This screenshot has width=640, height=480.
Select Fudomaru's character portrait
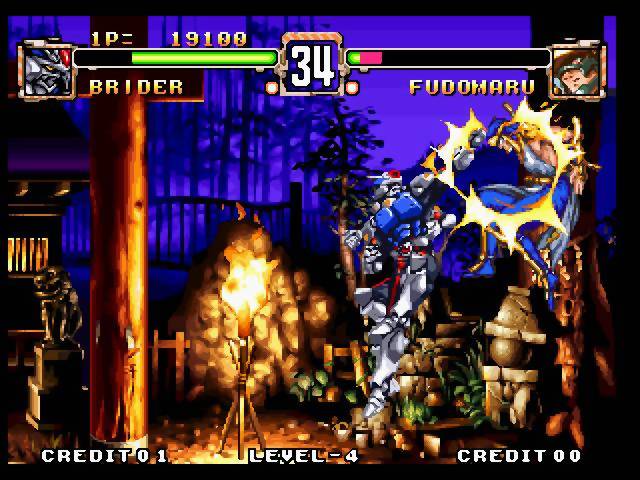click(x=577, y=68)
